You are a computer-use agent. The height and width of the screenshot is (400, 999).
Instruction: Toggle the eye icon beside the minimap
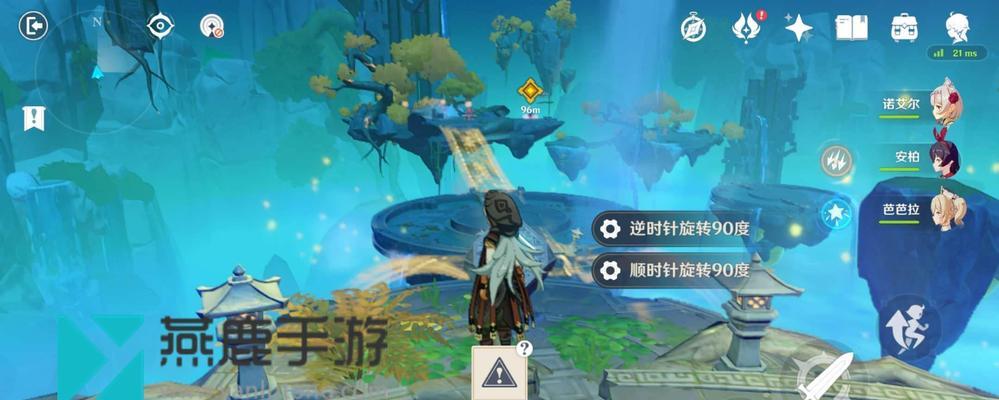coord(161,26)
